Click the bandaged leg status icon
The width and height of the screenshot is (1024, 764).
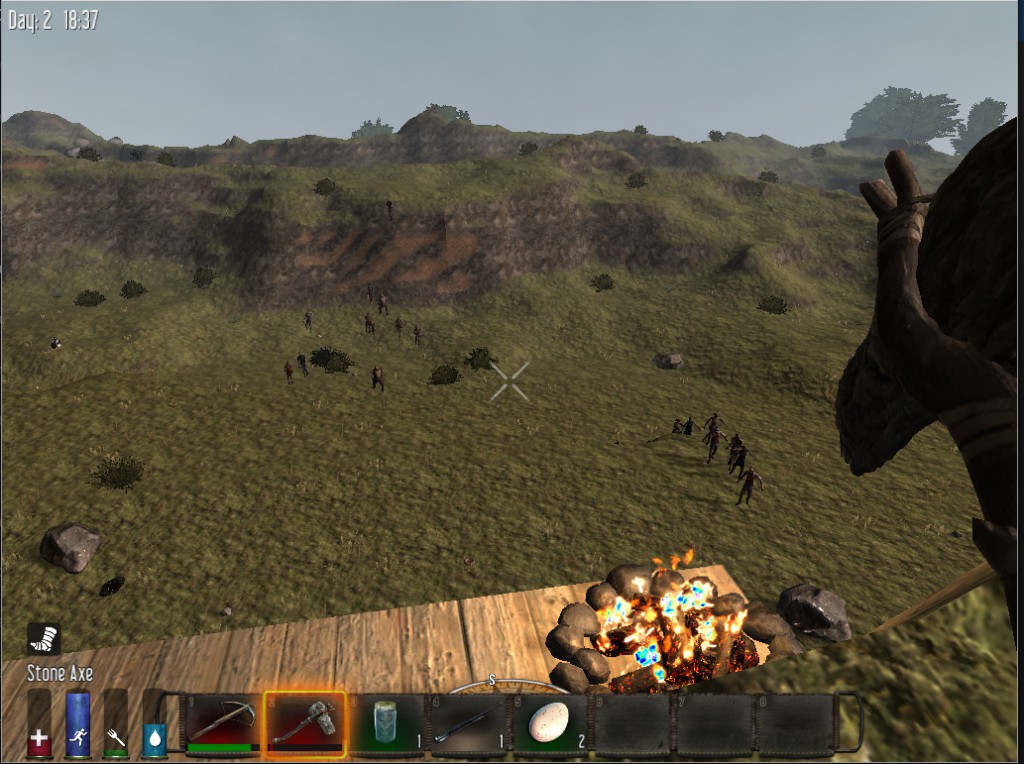coord(44,638)
